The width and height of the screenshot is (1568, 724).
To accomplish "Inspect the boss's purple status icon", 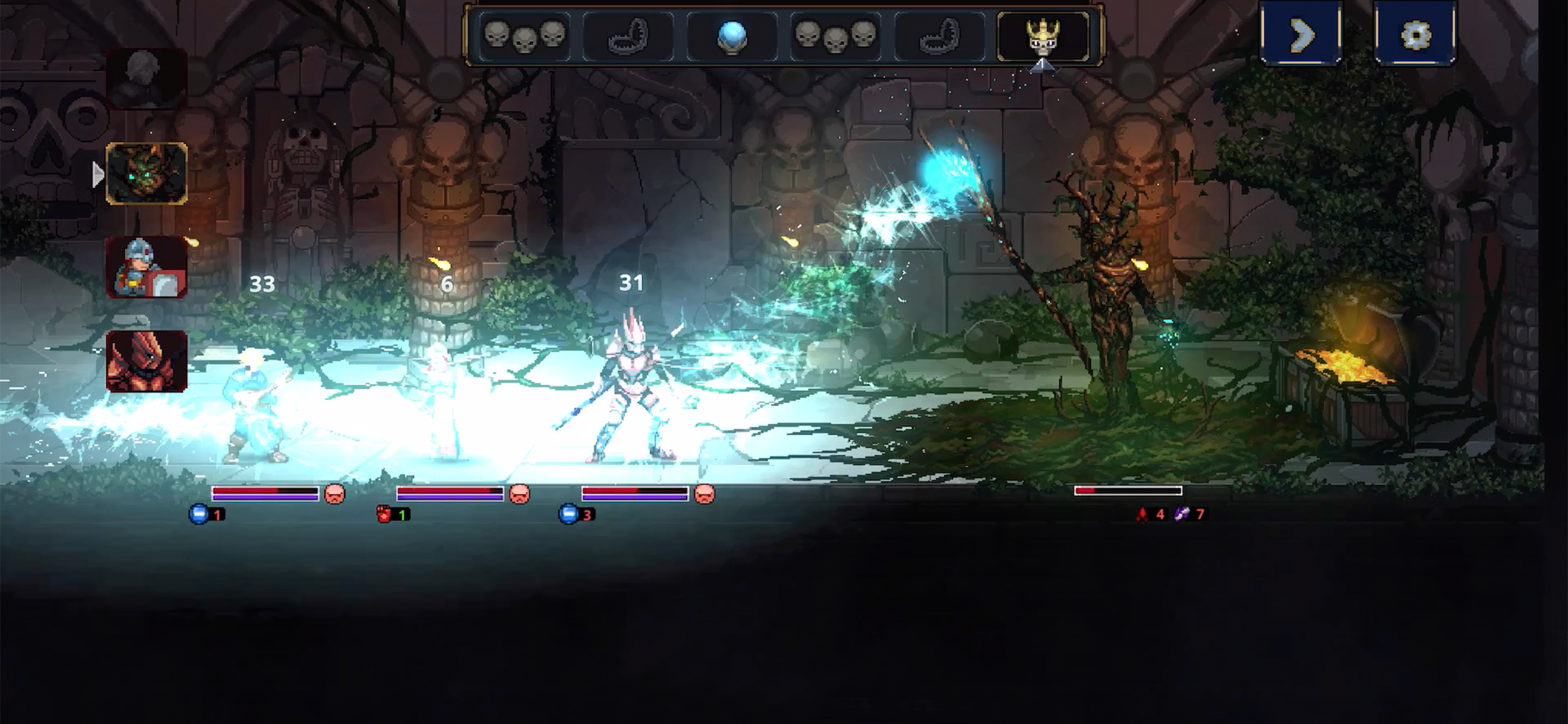I will tap(1182, 514).
